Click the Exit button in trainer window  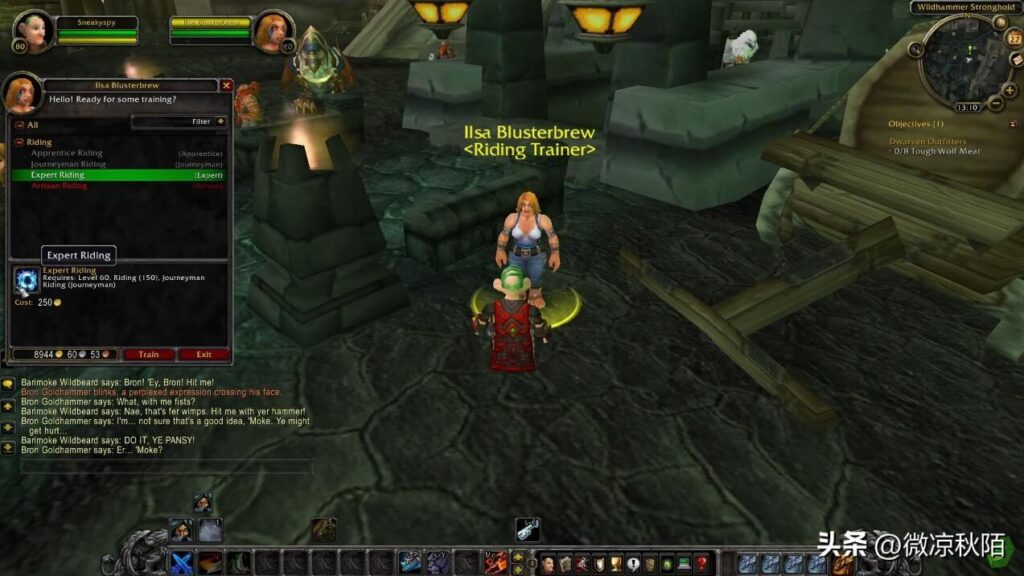click(204, 354)
